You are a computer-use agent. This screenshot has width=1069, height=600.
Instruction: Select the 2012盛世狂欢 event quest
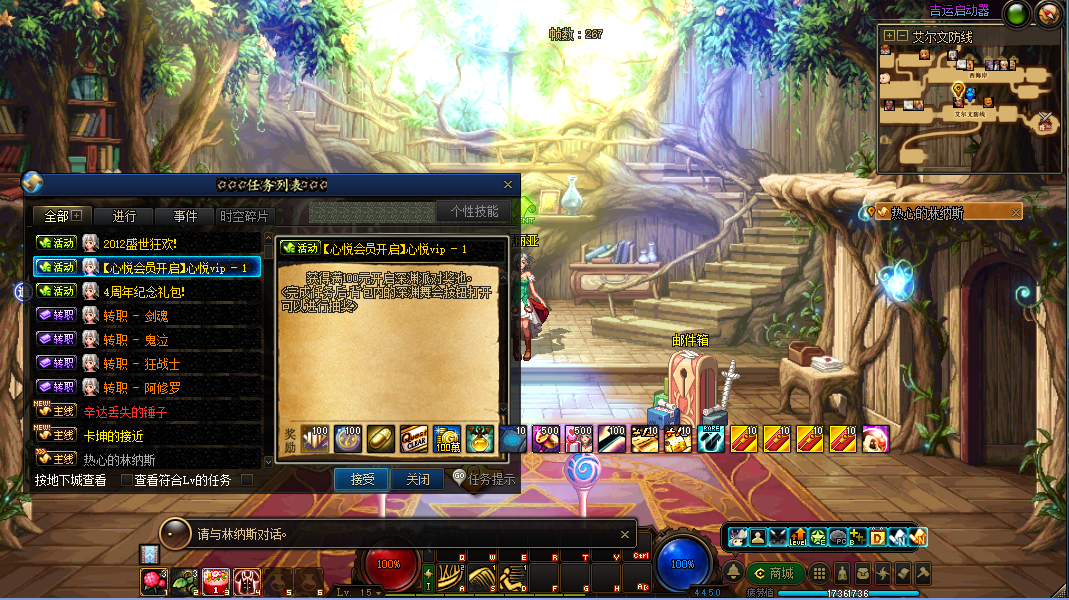pyautogui.click(x=140, y=243)
